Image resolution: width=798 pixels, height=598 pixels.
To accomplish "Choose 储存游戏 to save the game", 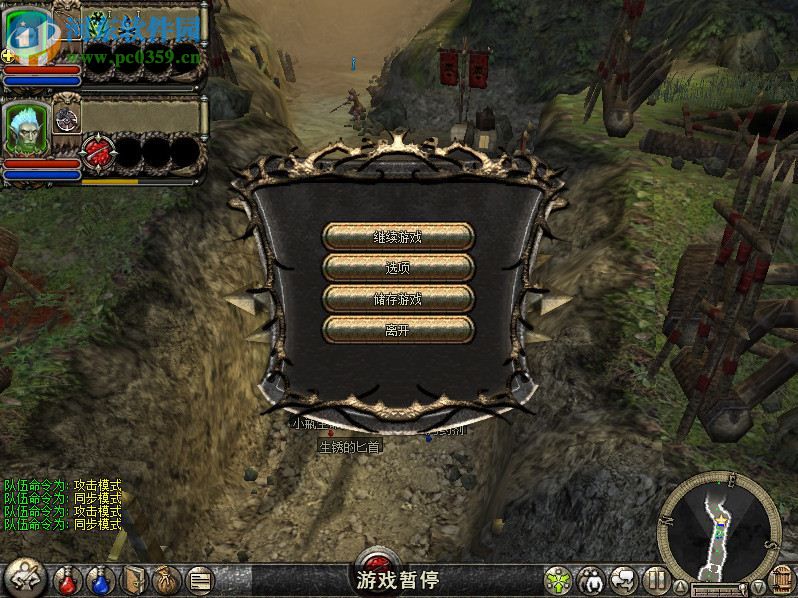I will tap(398, 299).
